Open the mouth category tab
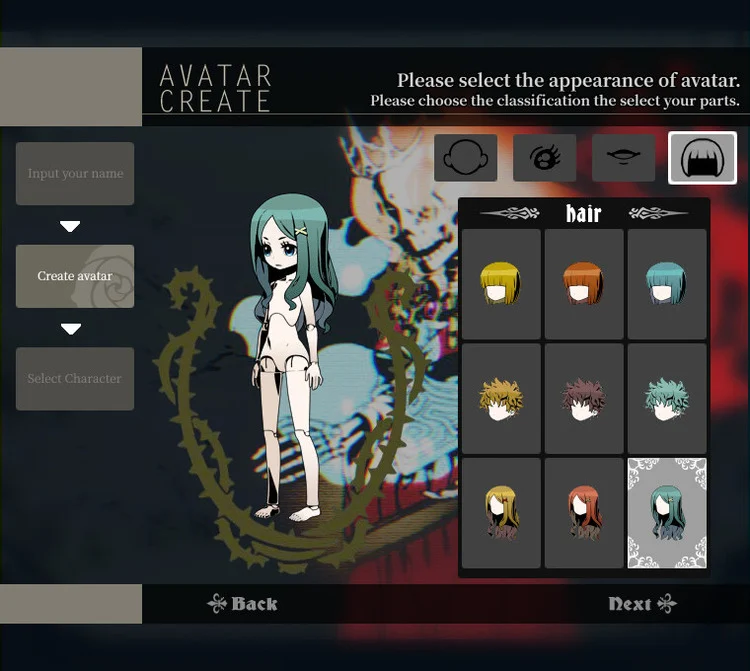 click(x=623, y=158)
